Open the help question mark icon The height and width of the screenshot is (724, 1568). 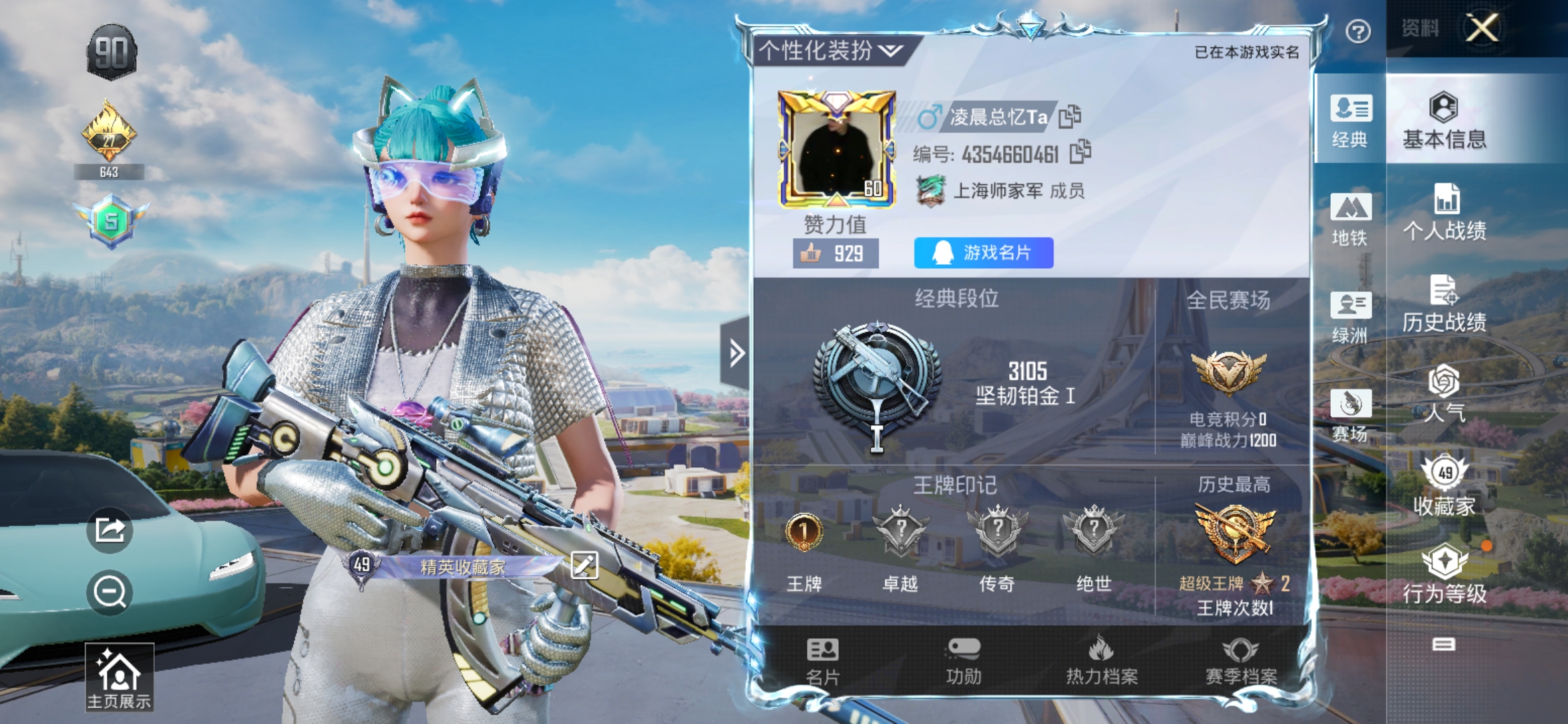(x=1358, y=32)
